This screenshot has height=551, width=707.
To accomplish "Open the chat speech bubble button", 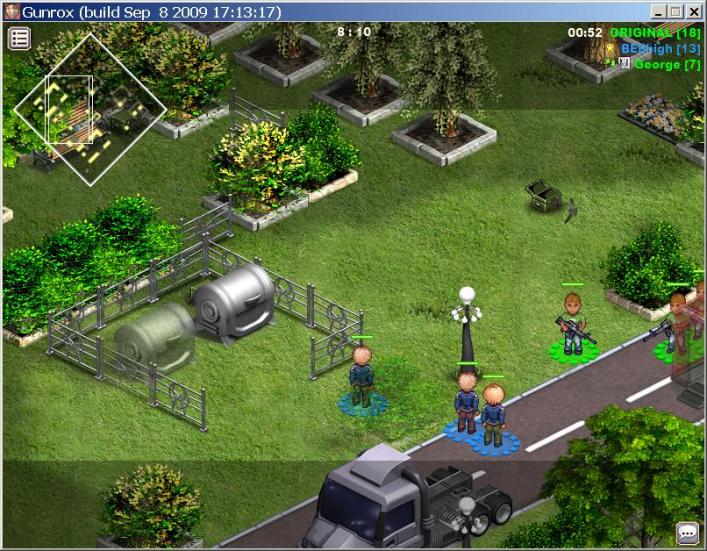I will pos(687,532).
